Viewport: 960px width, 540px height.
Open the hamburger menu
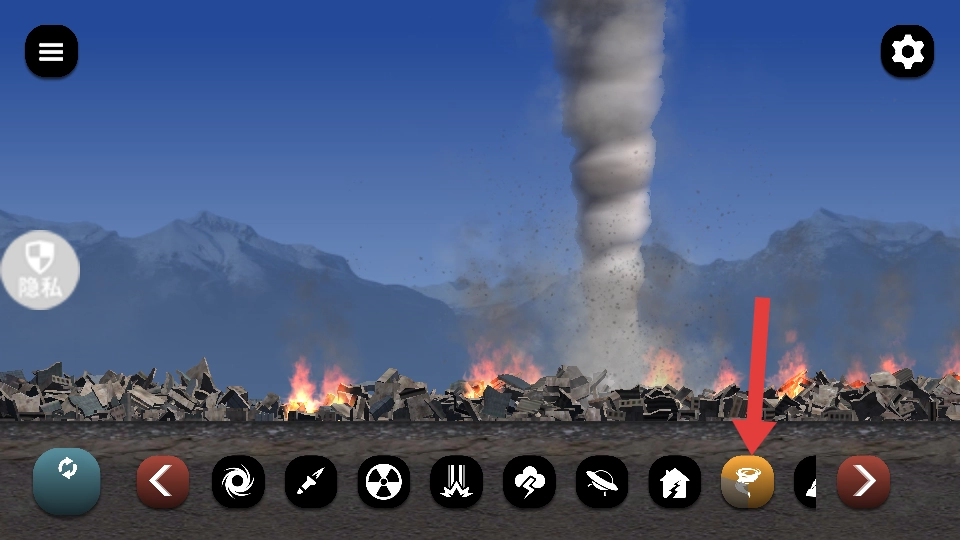click(51, 52)
